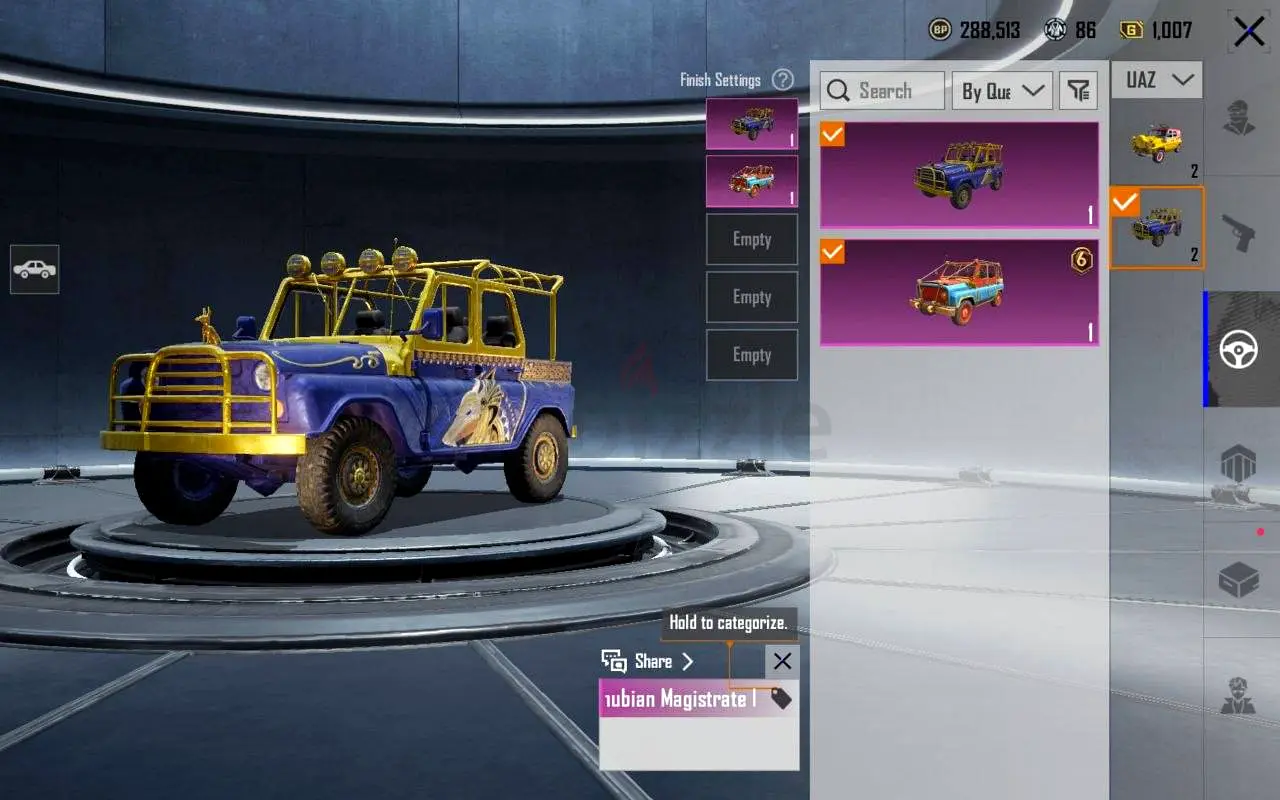
Task: Open the steering wheel vehicles category
Action: (1240, 349)
